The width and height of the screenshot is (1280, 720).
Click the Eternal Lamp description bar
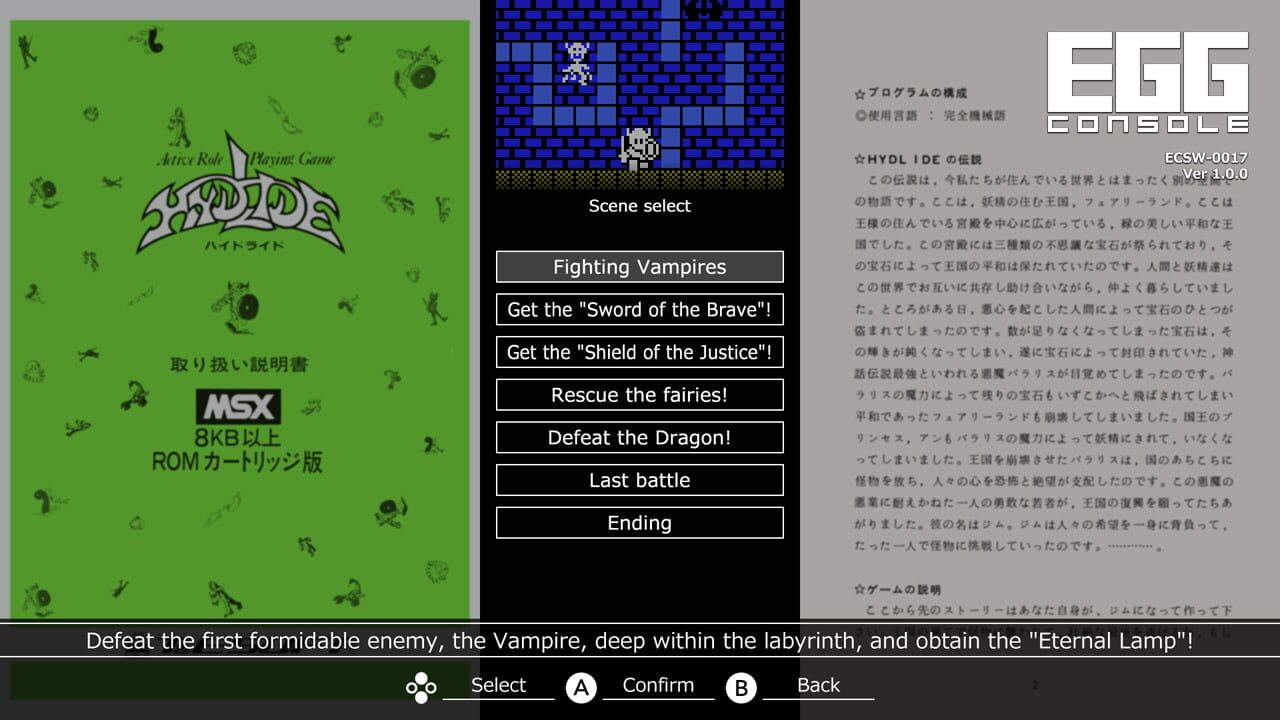pos(640,641)
